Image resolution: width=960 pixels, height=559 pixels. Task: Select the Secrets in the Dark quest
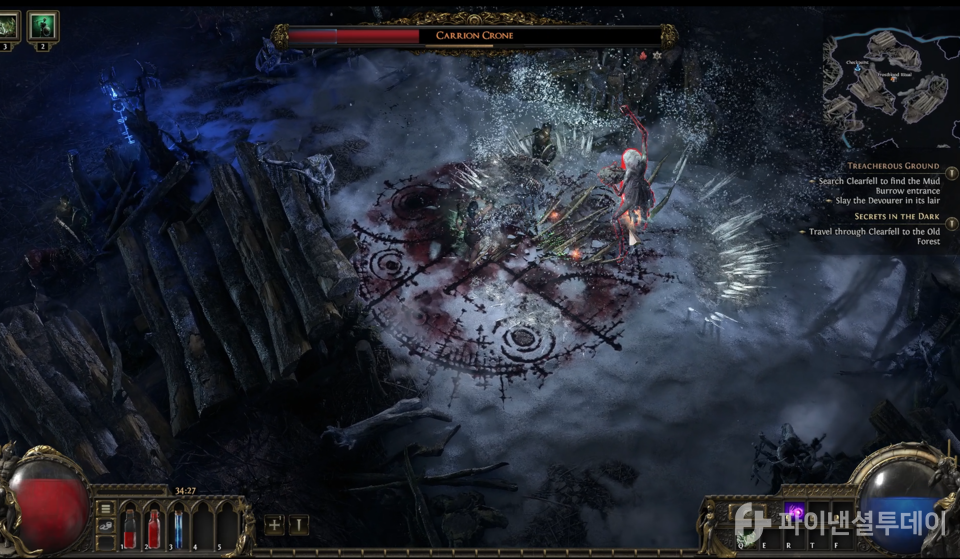896,216
